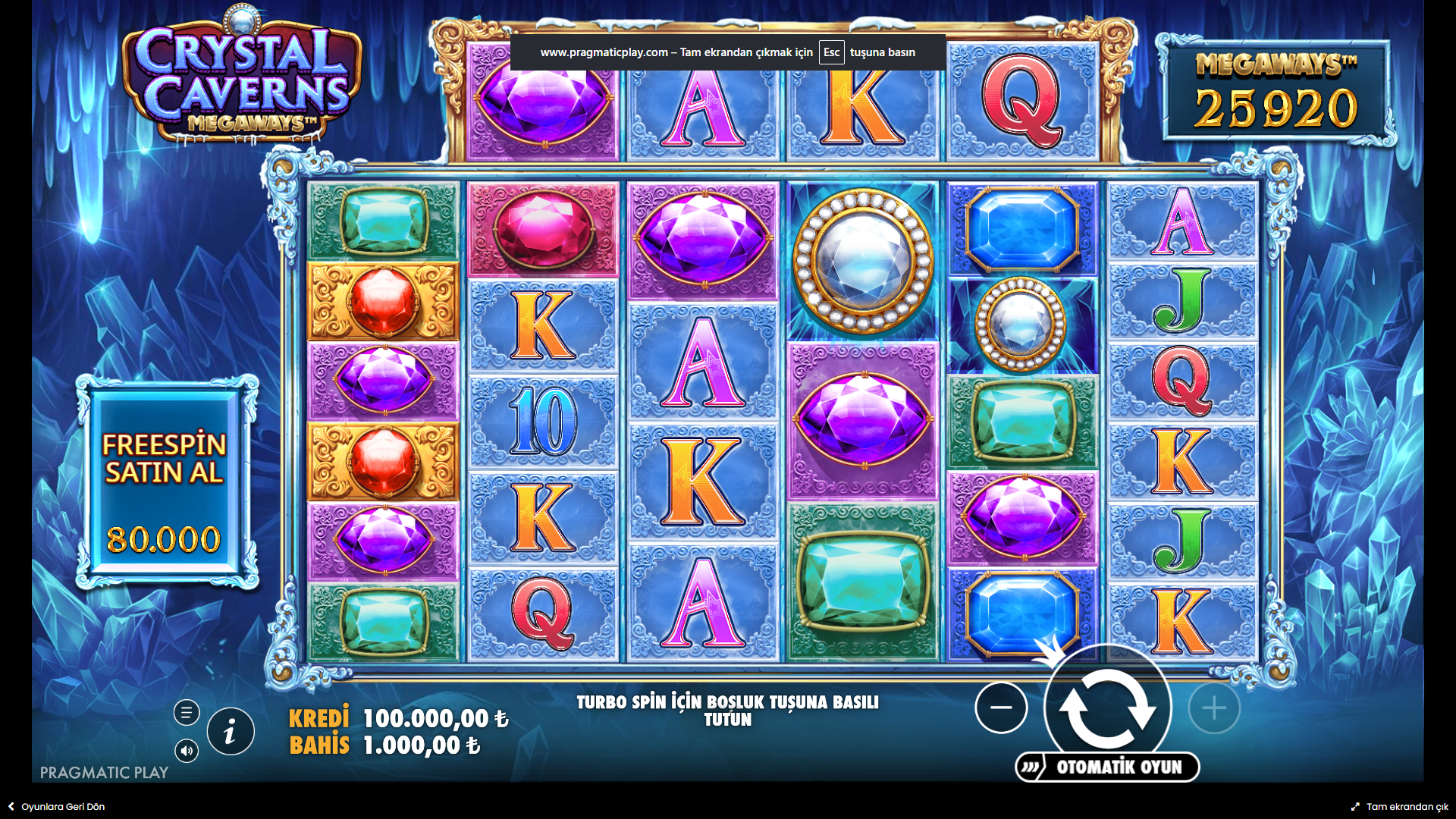The height and width of the screenshot is (819, 1456).
Task: Start Otomatik Oyun autoplay
Action: (1108, 767)
